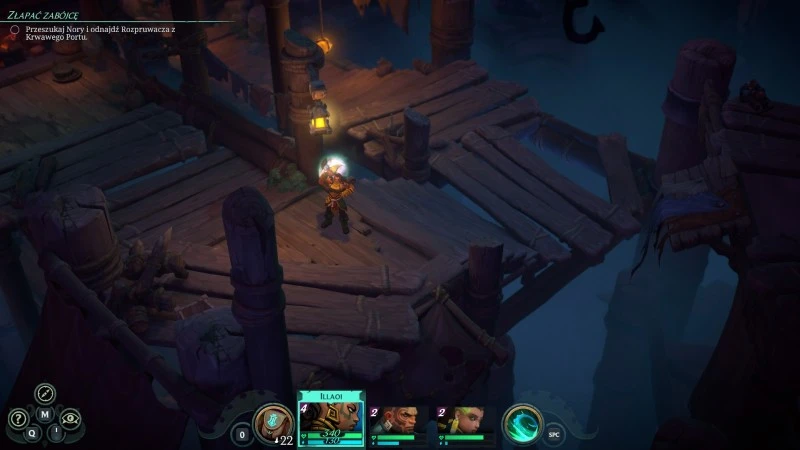Select Illaoi's party portrait
Image resolution: width=800 pixels, height=450 pixels.
coord(332,416)
